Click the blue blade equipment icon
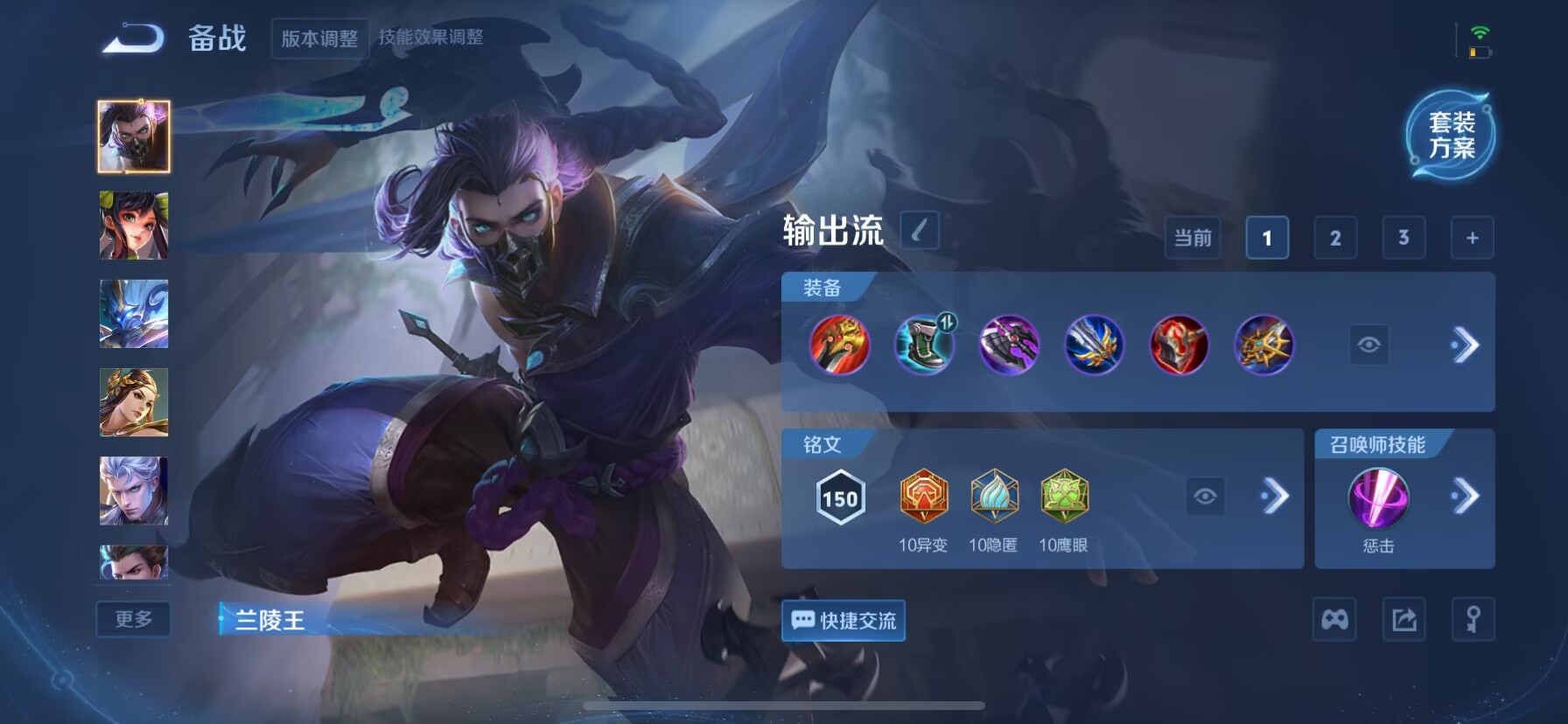Image resolution: width=1568 pixels, height=724 pixels. coord(1094,345)
